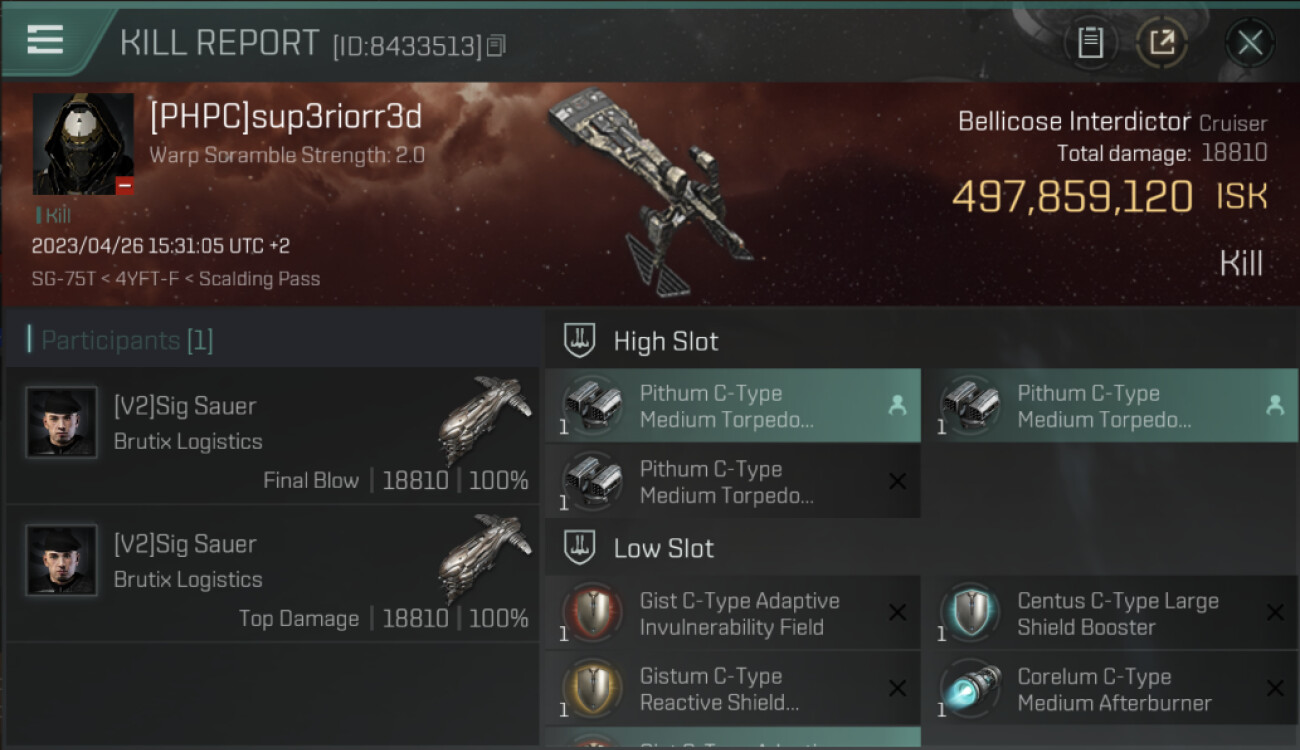
Task: Select the destroyed Pithum torpedo launcher
Action: (732, 482)
